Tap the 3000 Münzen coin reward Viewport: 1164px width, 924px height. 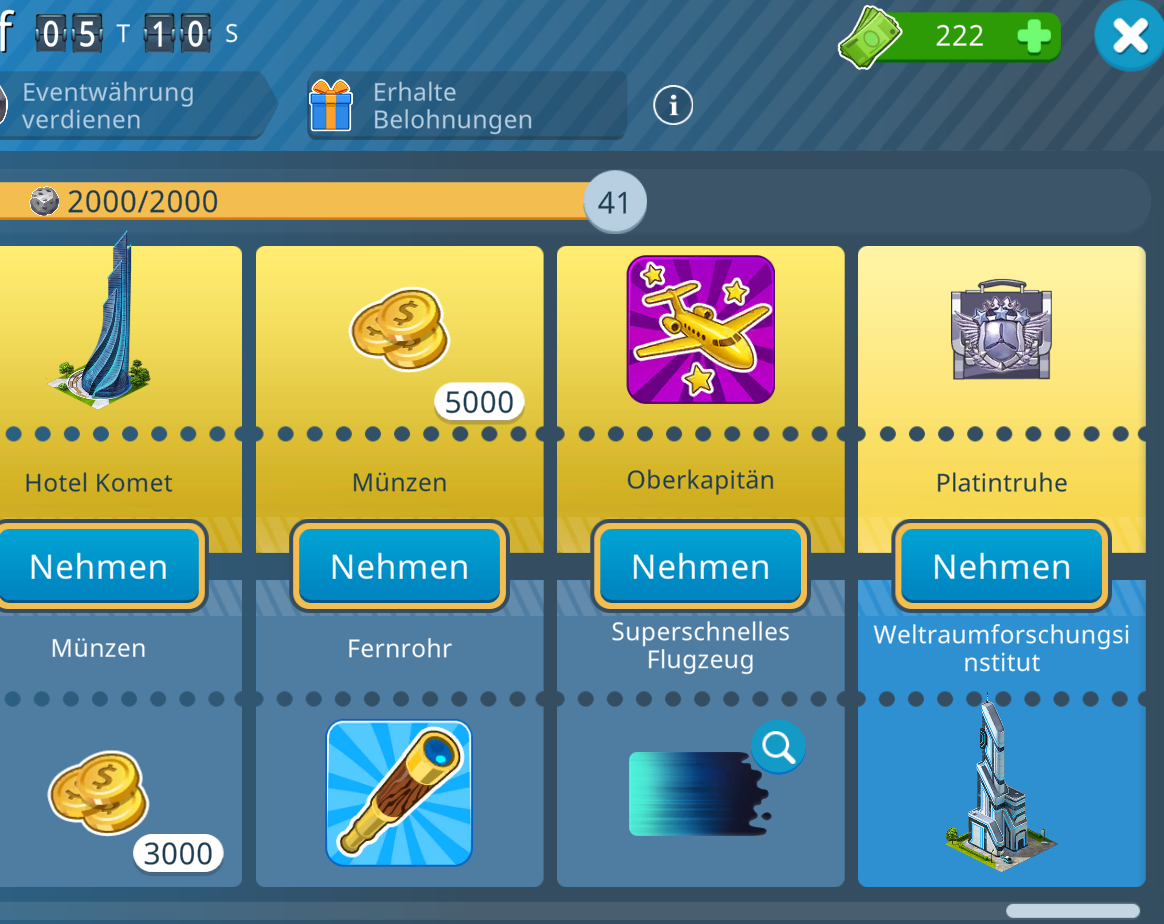99,797
